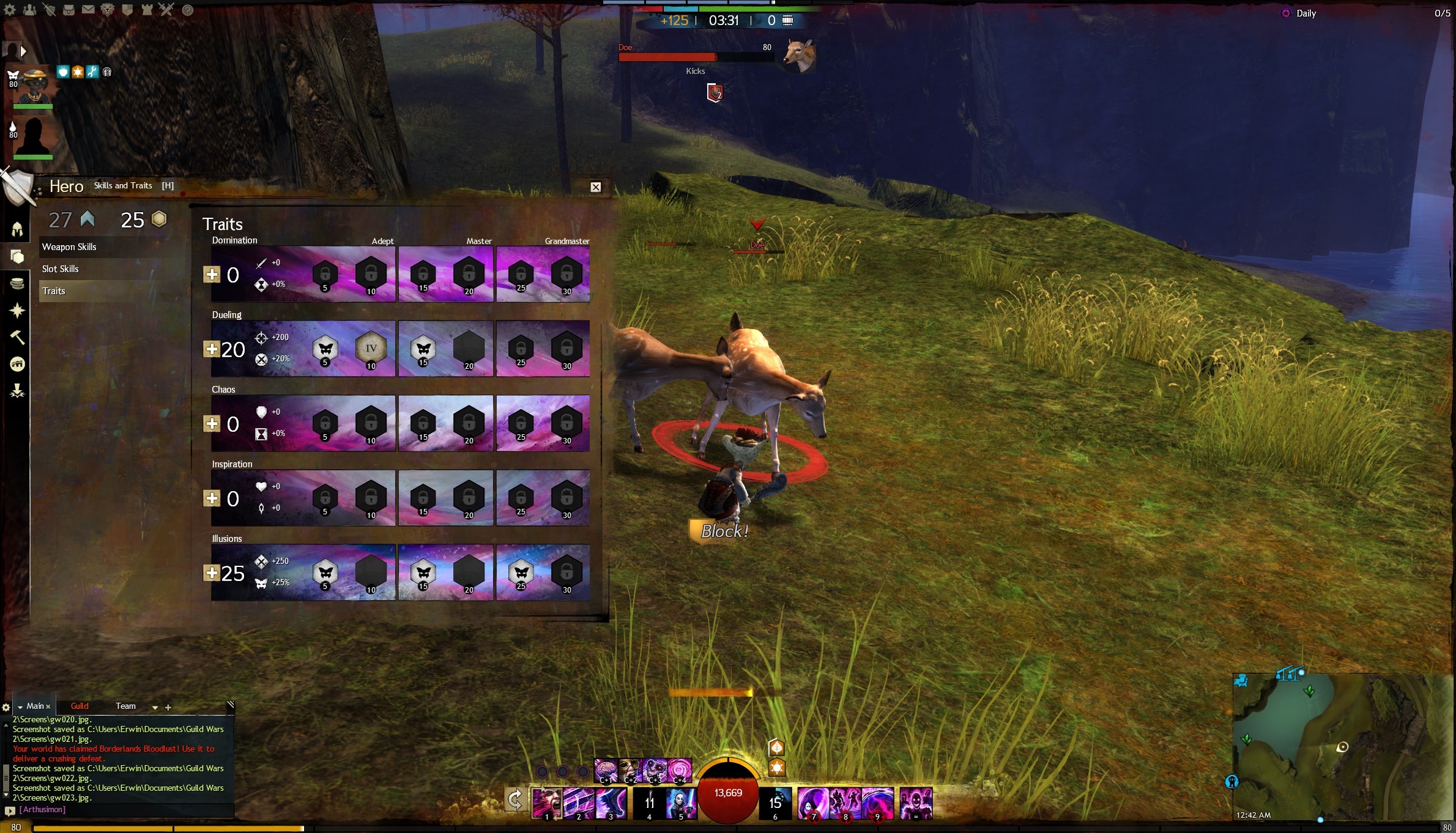Open the game menu gear icon
1456x833 pixels.
[10, 10]
